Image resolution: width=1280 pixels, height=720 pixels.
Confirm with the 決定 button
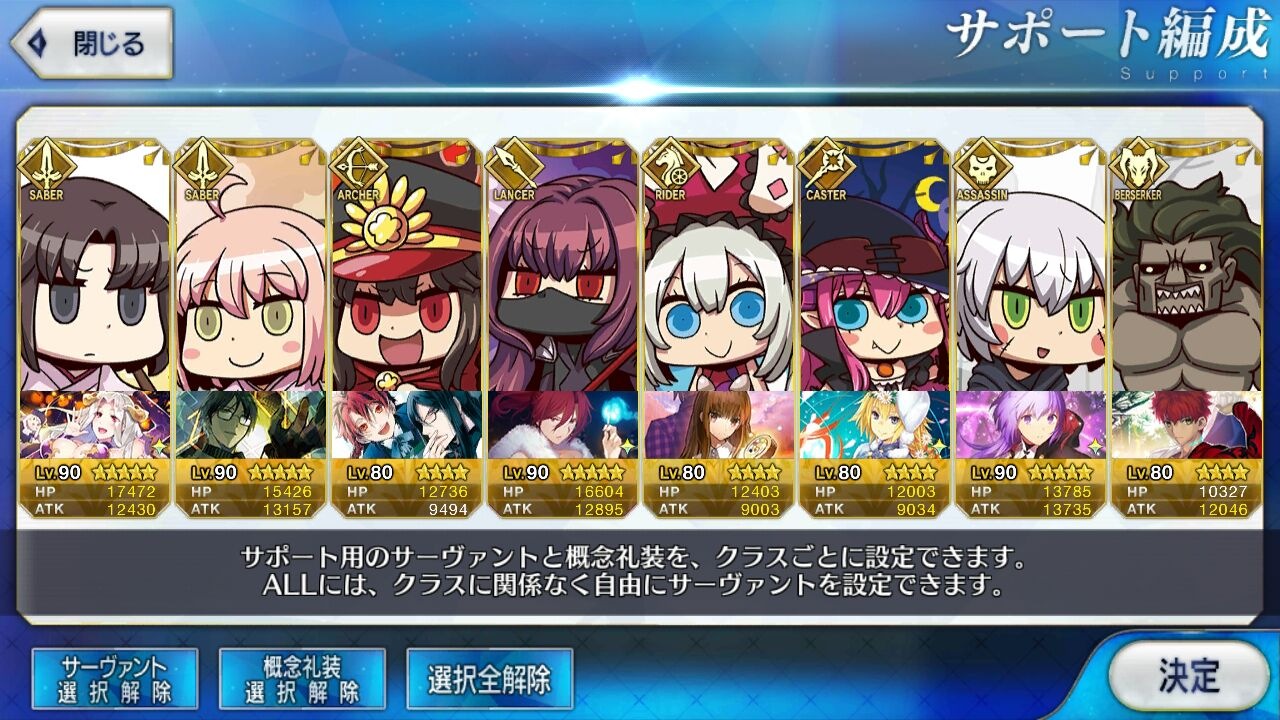coord(1188,676)
